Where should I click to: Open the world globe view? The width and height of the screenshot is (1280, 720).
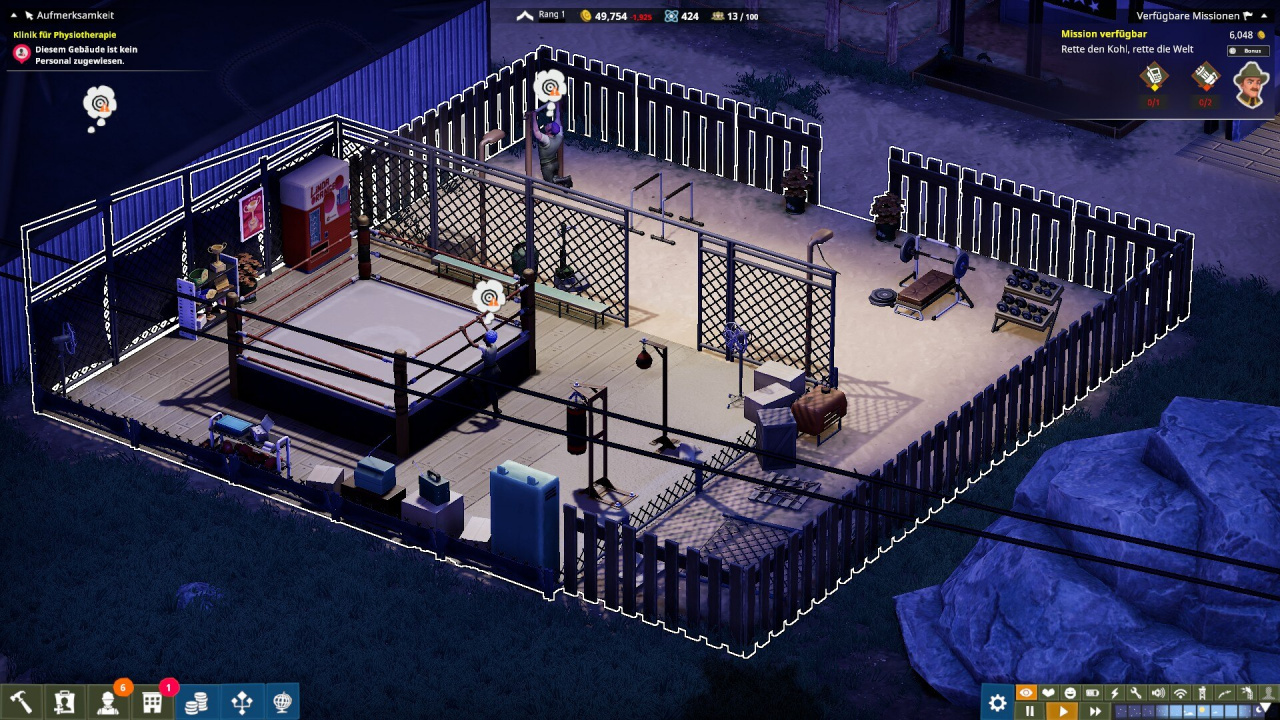tap(283, 702)
